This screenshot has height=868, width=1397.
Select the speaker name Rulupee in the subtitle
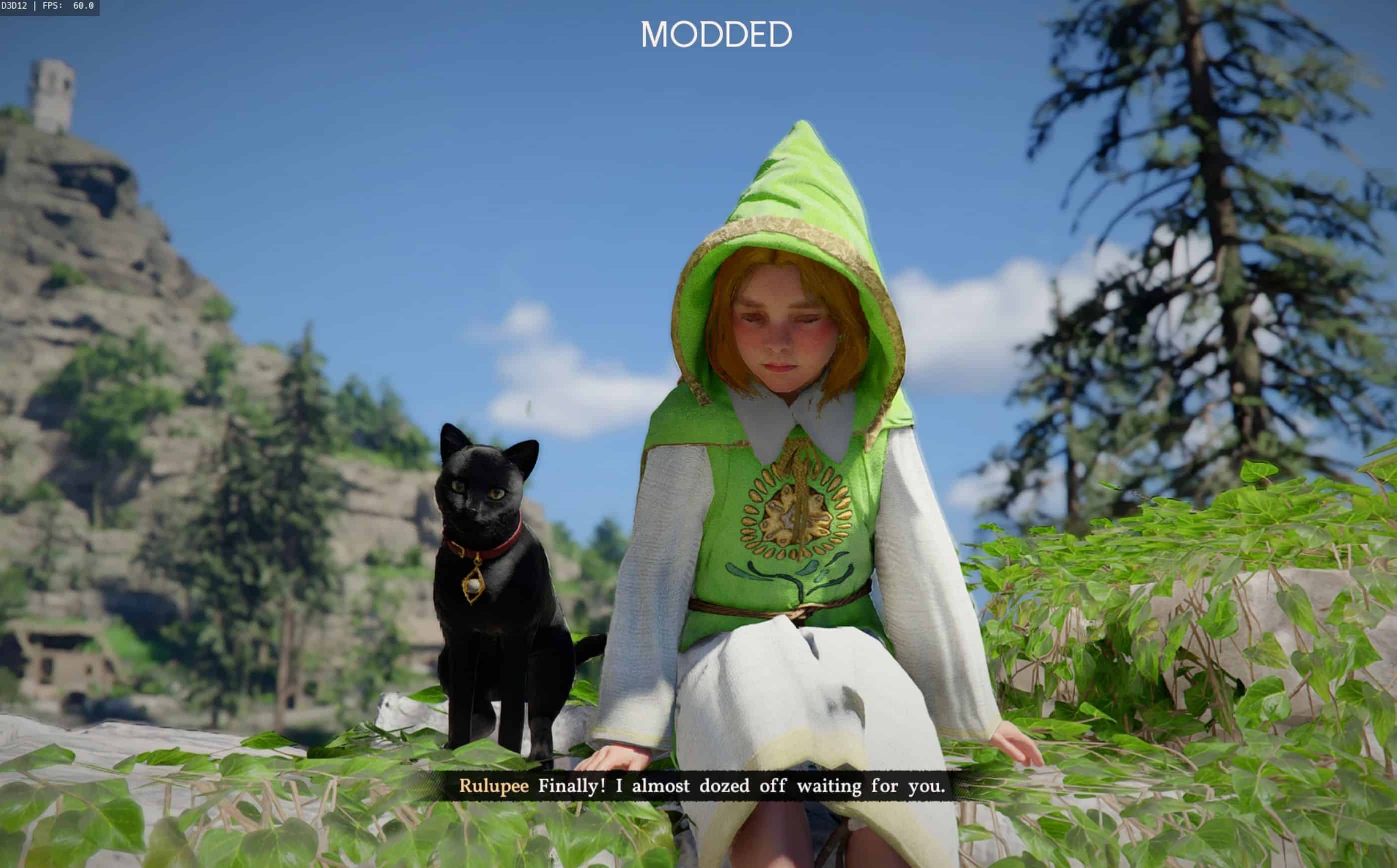495,786
